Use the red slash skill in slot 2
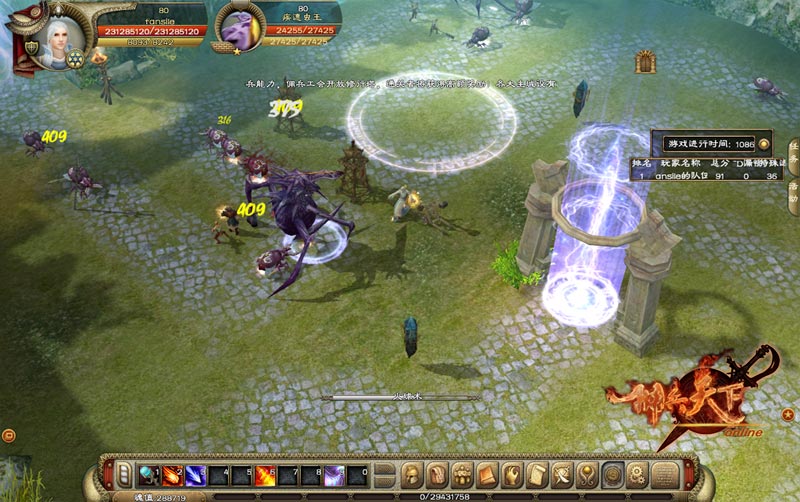800x502 pixels. coord(171,473)
